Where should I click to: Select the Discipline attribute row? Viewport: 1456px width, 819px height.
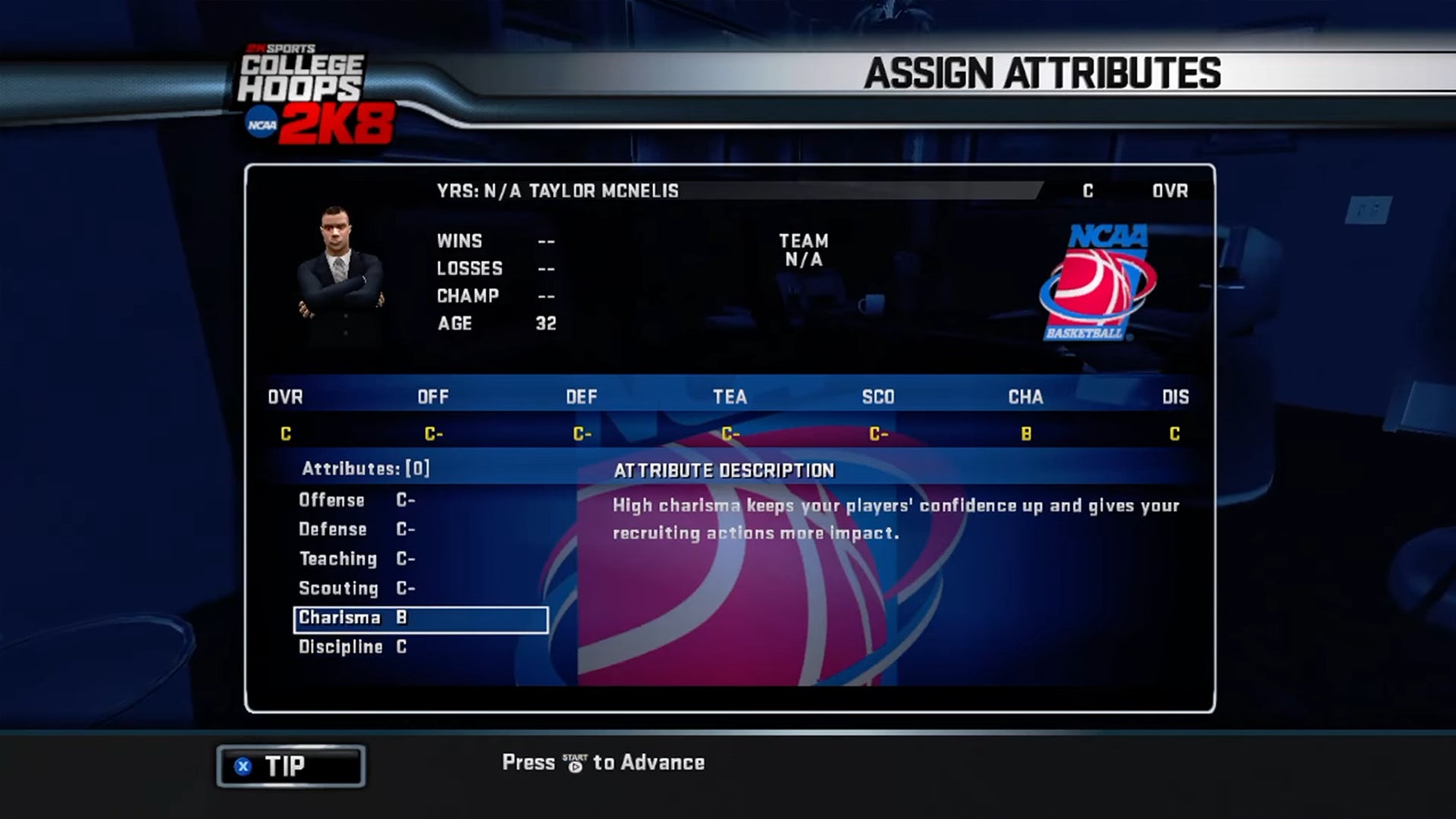(349, 647)
